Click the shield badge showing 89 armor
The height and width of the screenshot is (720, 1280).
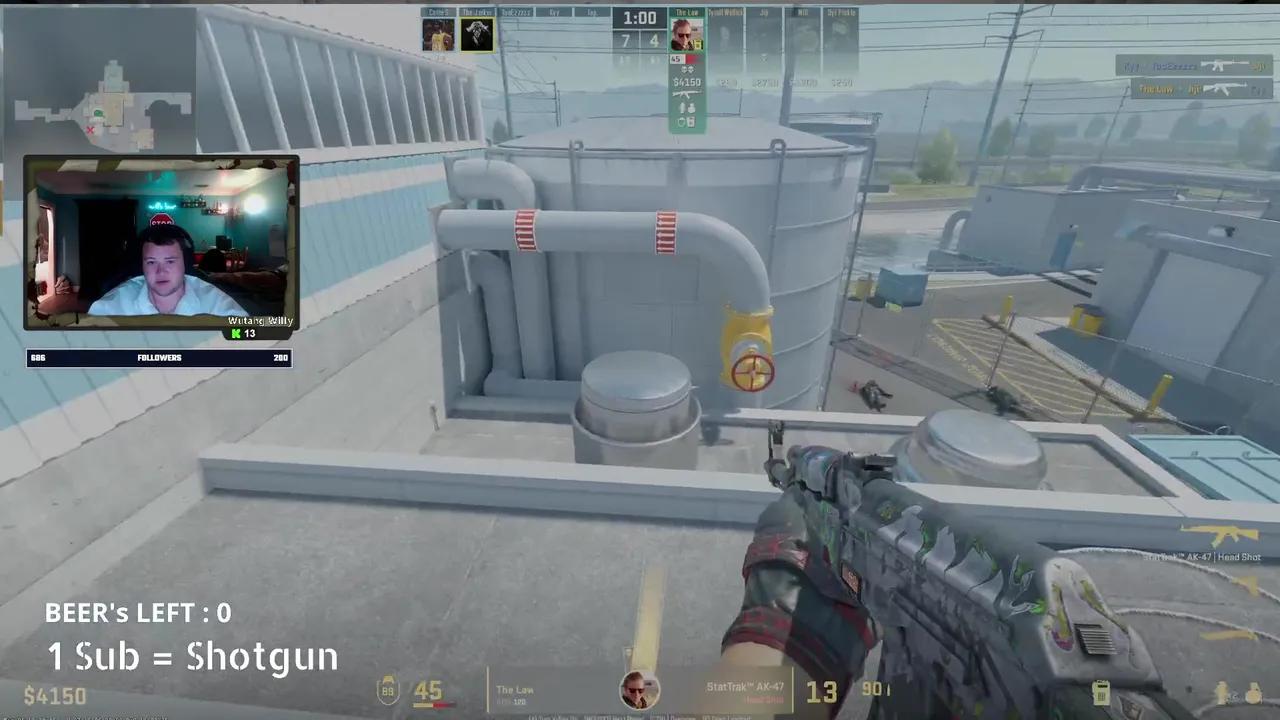[x=386, y=690]
